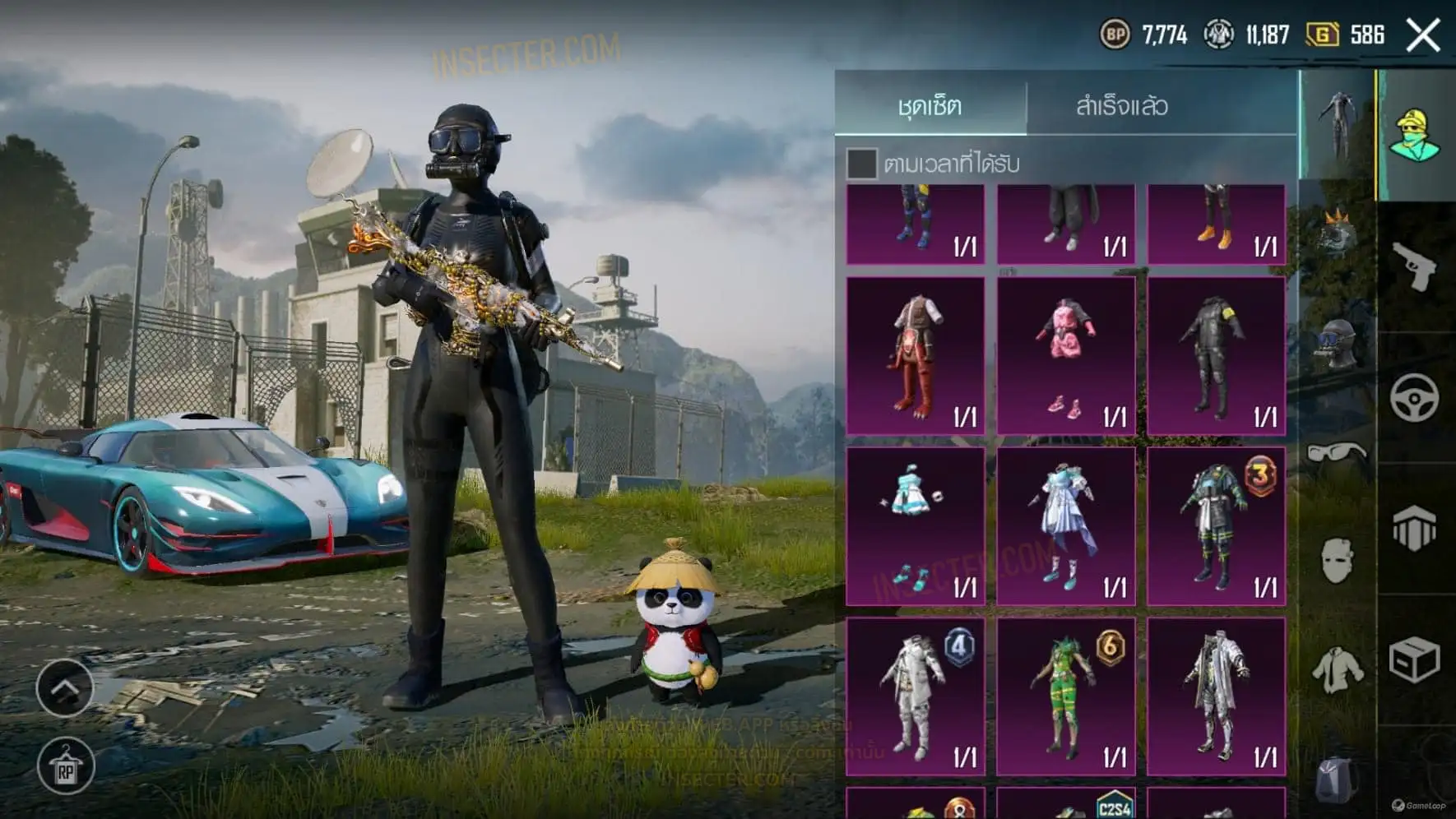The width and height of the screenshot is (1456, 819).
Task: Click the RP hanger button
Action: pyautogui.click(x=66, y=767)
